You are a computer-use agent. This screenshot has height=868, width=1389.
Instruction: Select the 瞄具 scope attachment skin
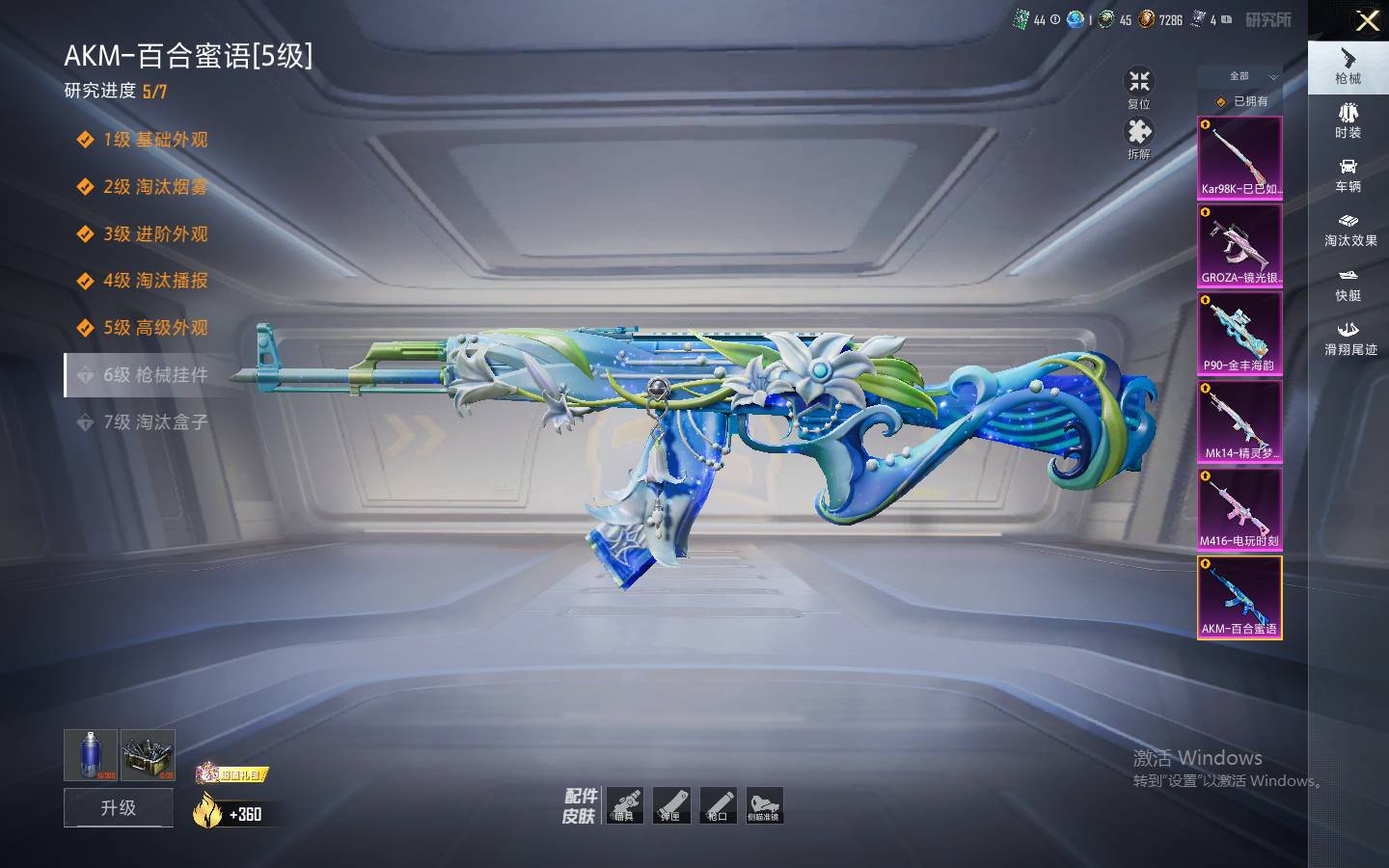[x=625, y=805]
